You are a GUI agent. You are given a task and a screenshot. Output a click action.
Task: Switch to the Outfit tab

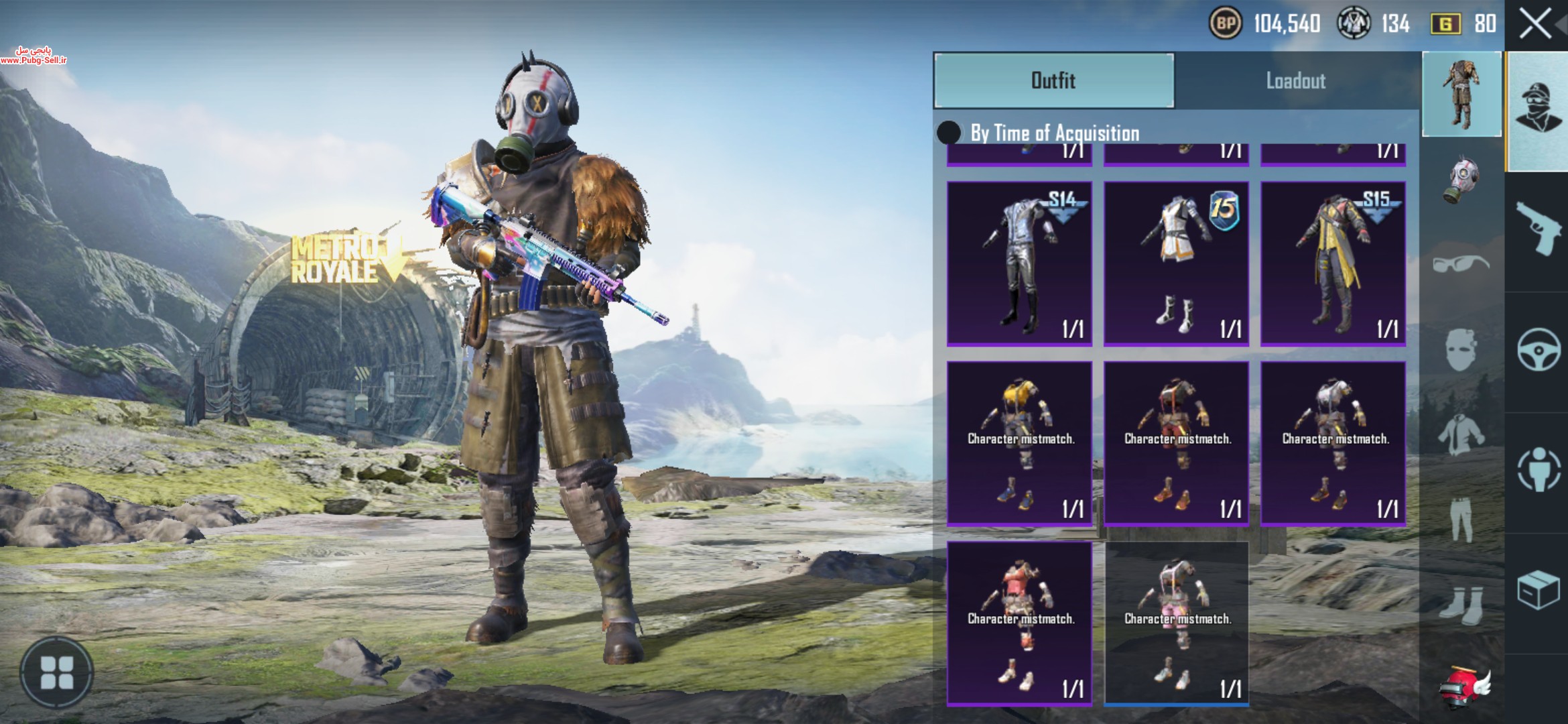point(1053,80)
